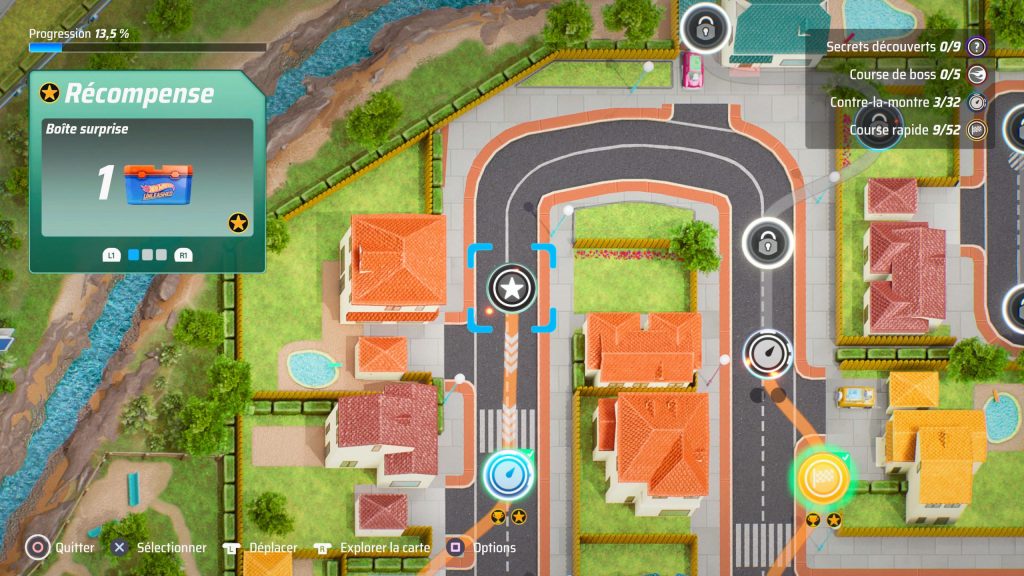Image resolution: width=1024 pixels, height=576 pixels.
Task: Click the padlock node just above the white speedometer node
Action: (x=767, y=242)
